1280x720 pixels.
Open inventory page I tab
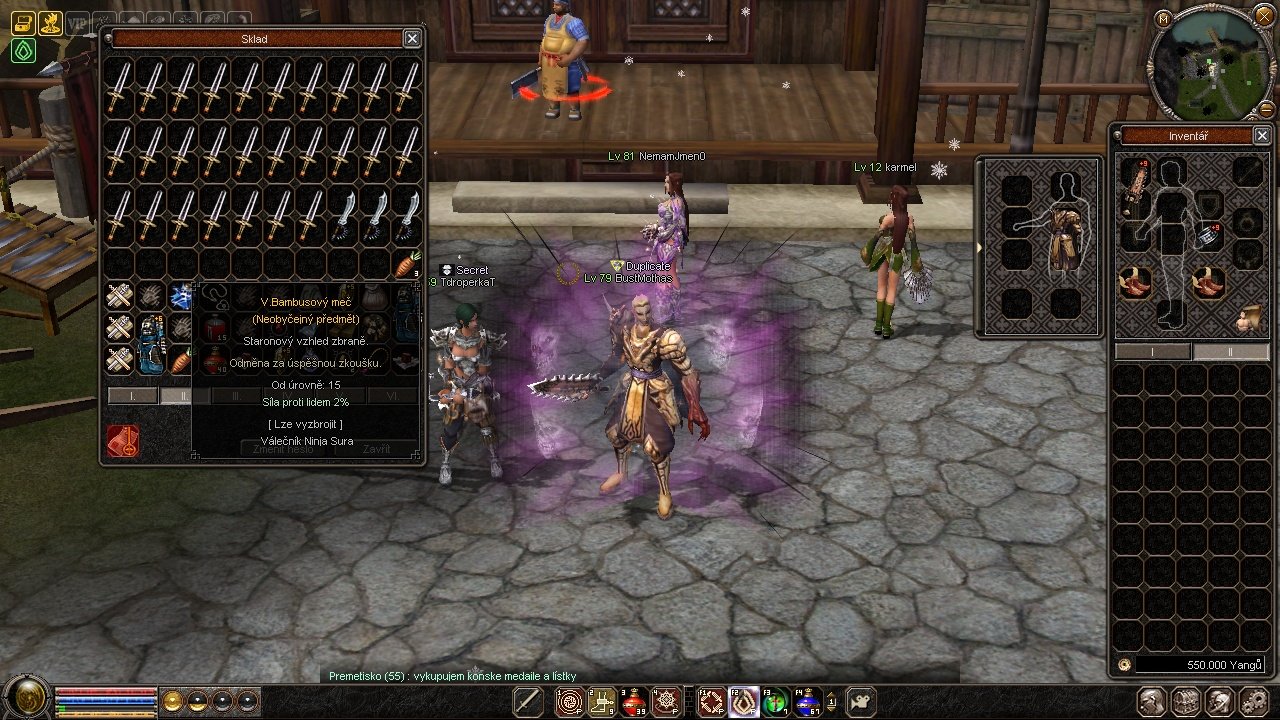click(1152, 352)
